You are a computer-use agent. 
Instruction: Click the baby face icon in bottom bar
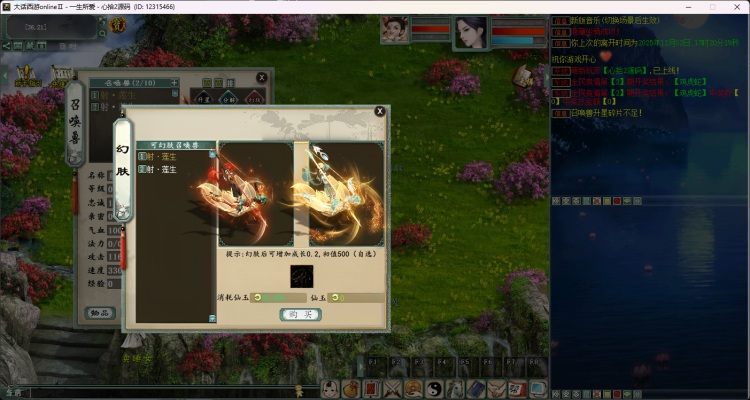329,389
